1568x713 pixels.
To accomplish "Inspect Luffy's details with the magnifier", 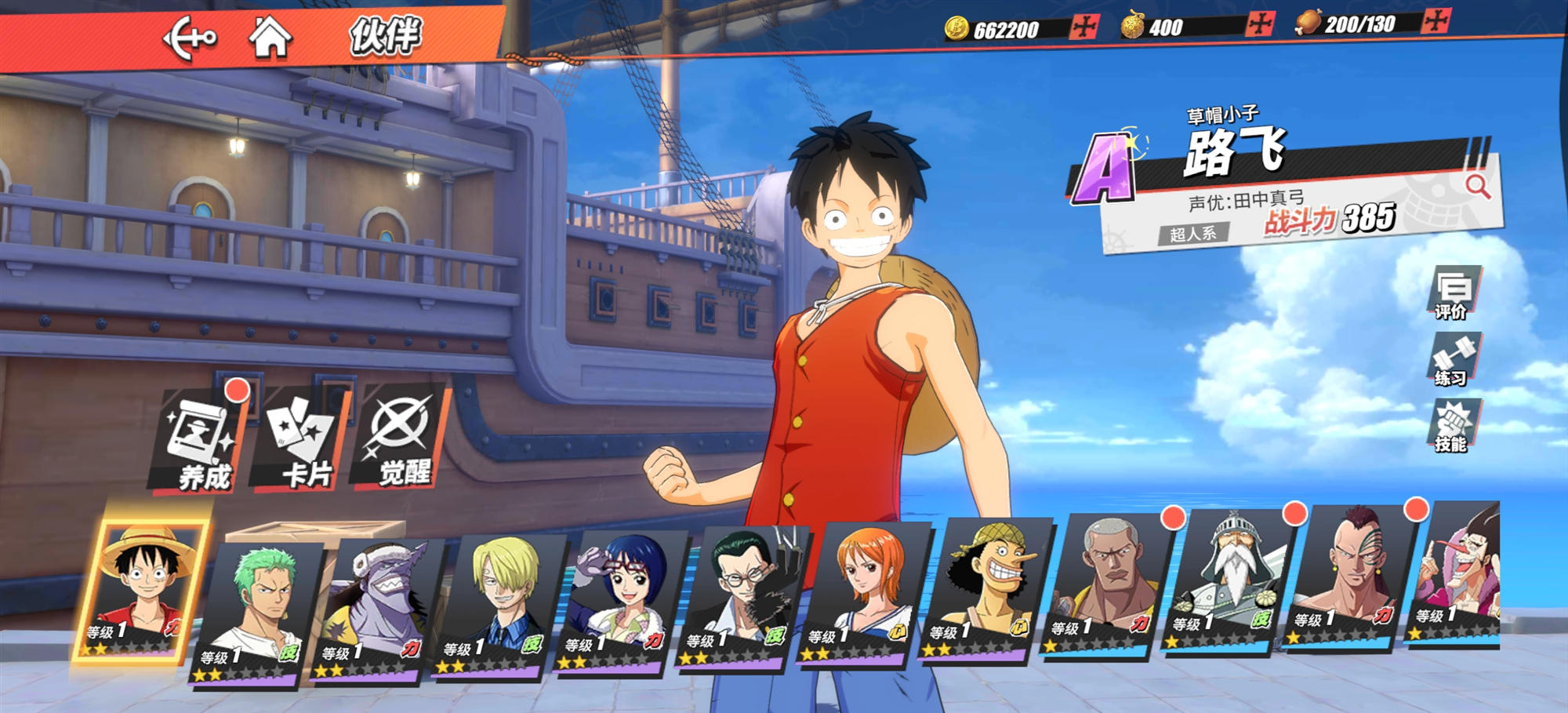I will point(1478,187).
